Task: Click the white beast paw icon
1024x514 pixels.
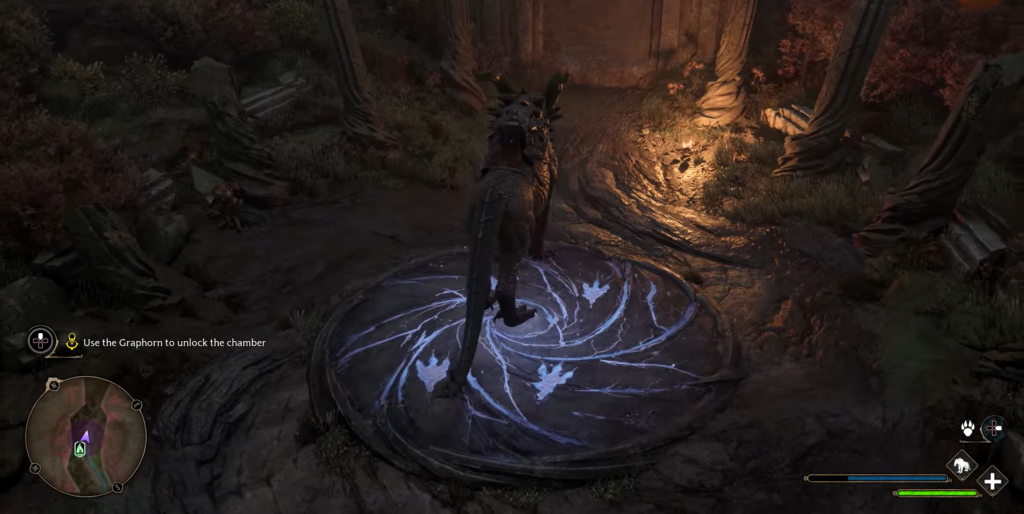Action: pyautogui.click(x=968, y=429)
